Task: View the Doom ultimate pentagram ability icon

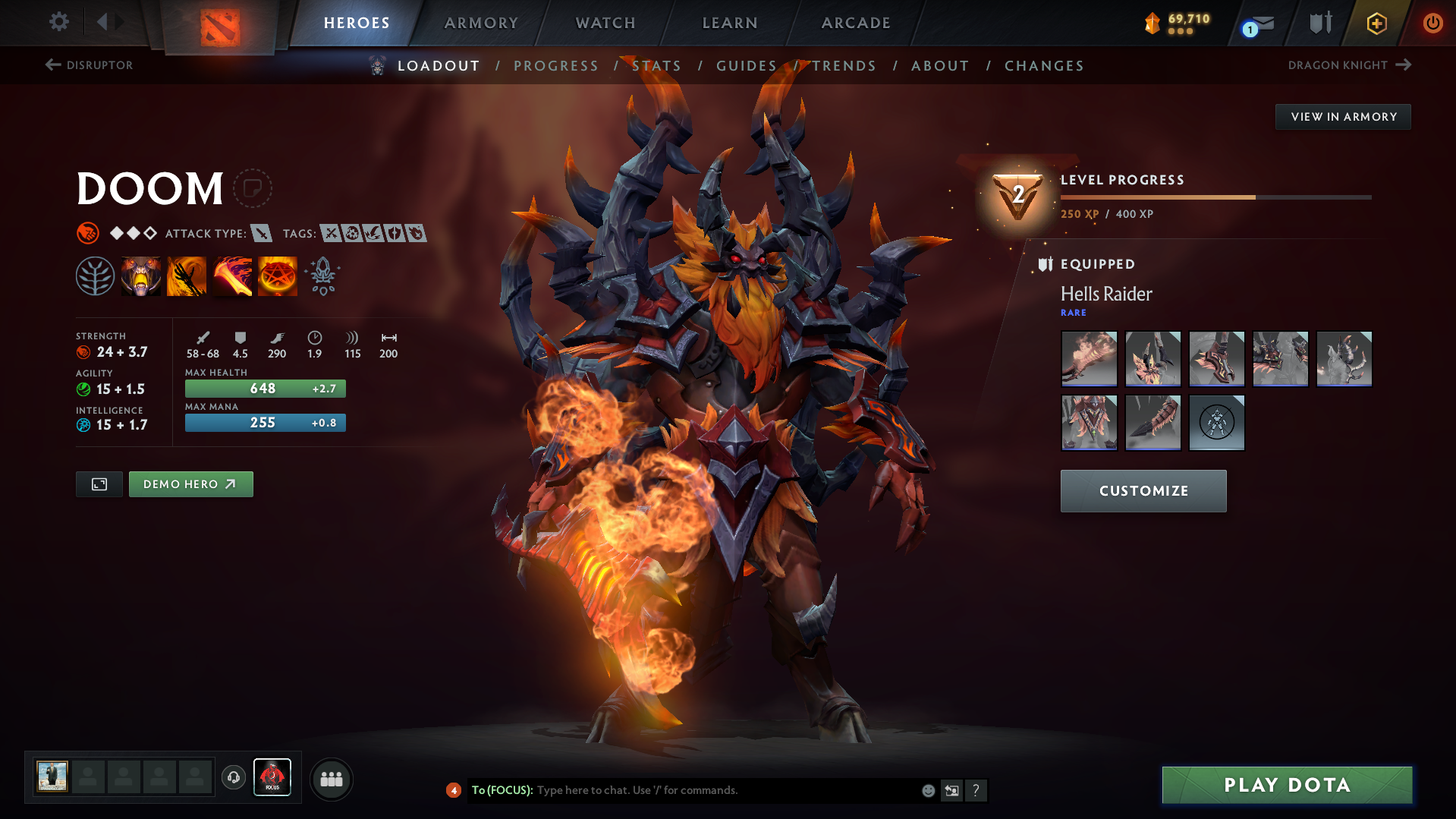Action: [278, 275]
